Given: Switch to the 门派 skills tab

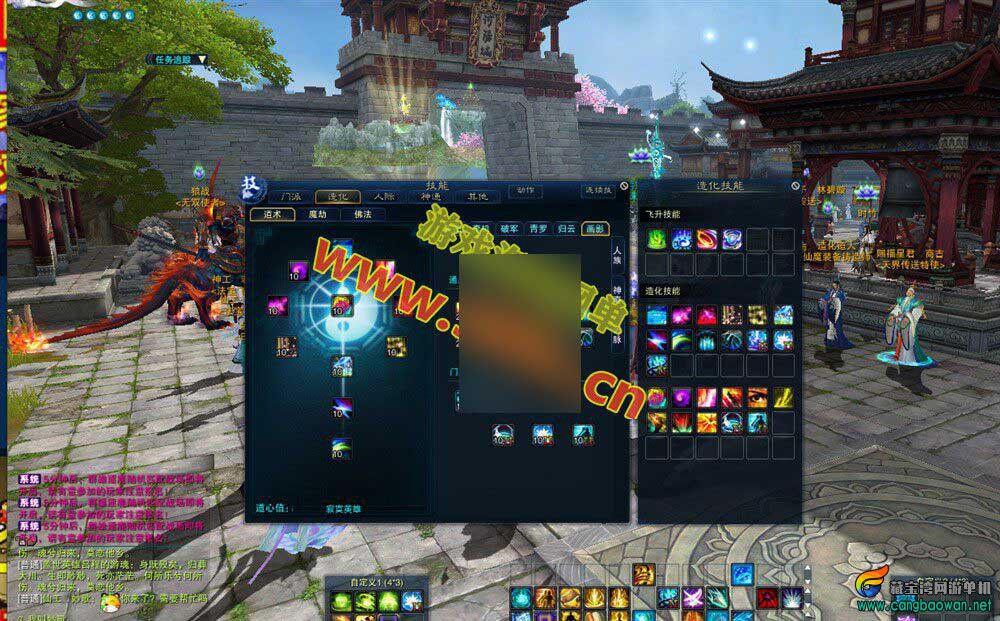Looking at the screenshot, I should point(290,197).
